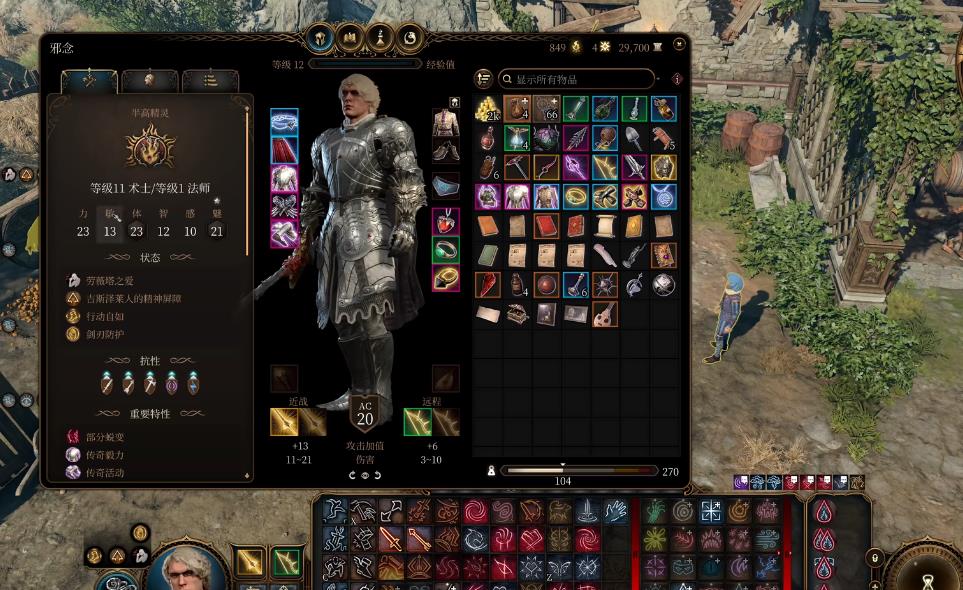
Task: Select the melee weapon slot under 近战
Action: coord(284,422)
